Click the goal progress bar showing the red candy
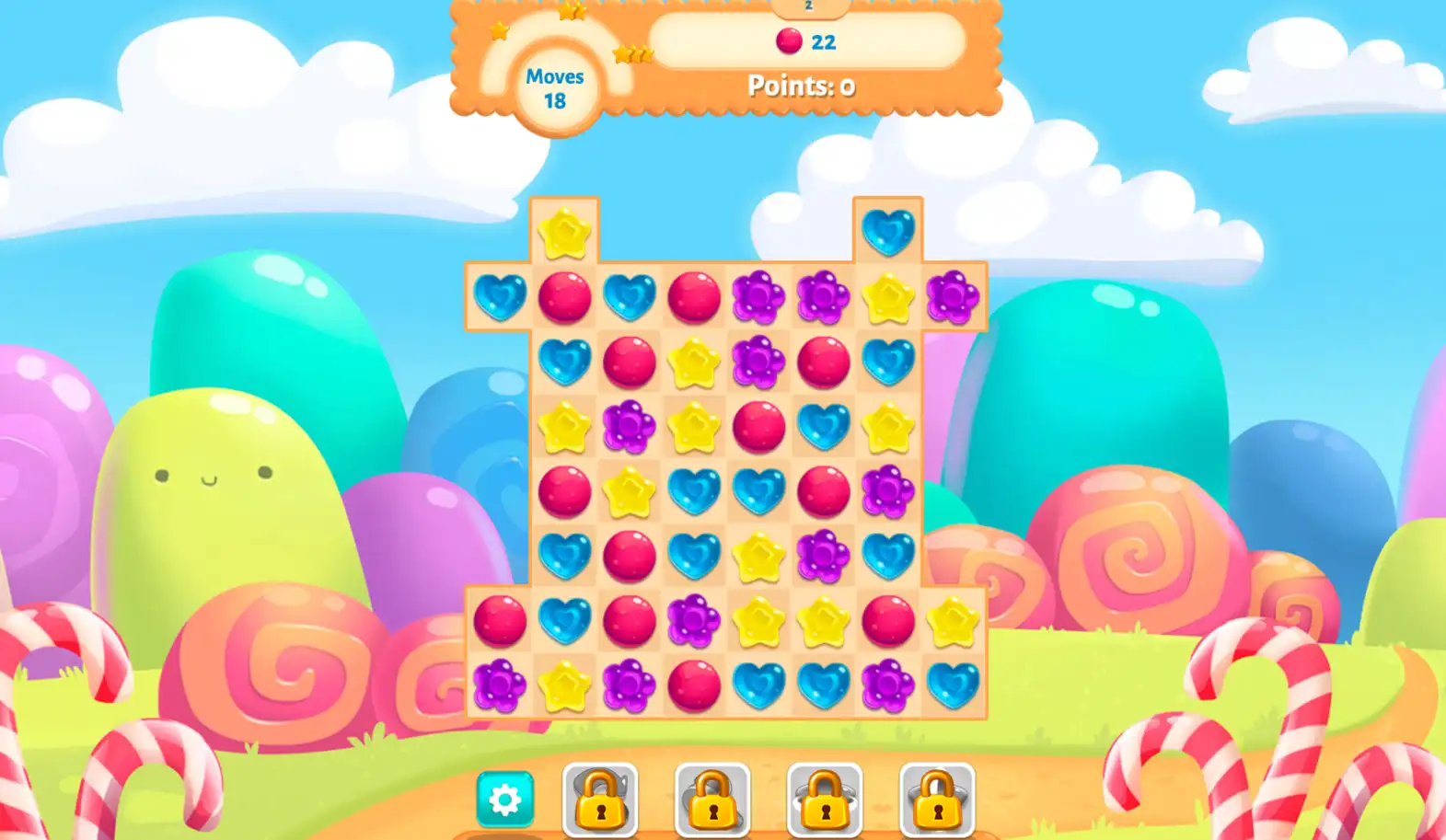1446x840 pixels. [x=805, y=41]
